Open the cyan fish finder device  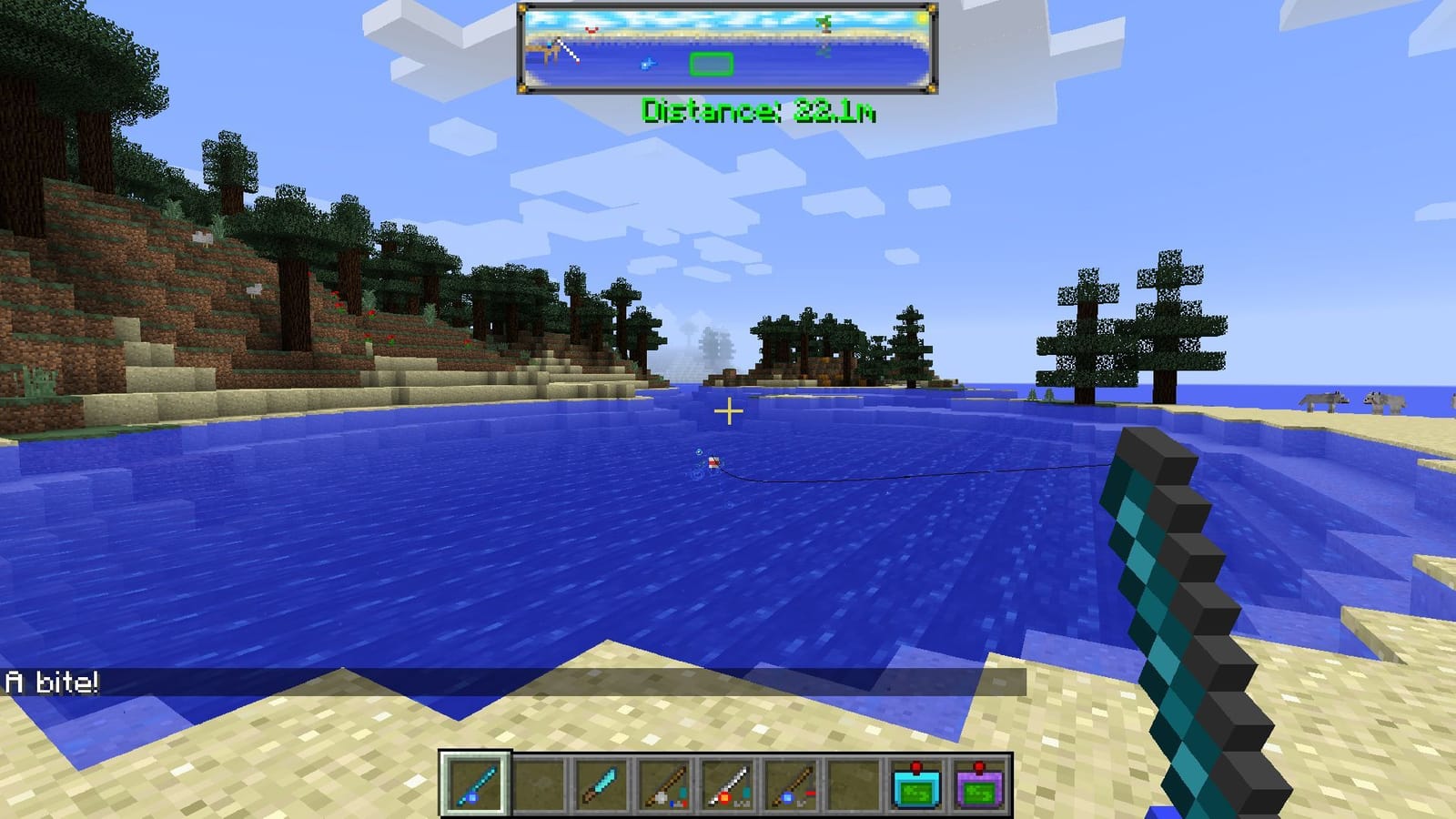tap(917, 784)
